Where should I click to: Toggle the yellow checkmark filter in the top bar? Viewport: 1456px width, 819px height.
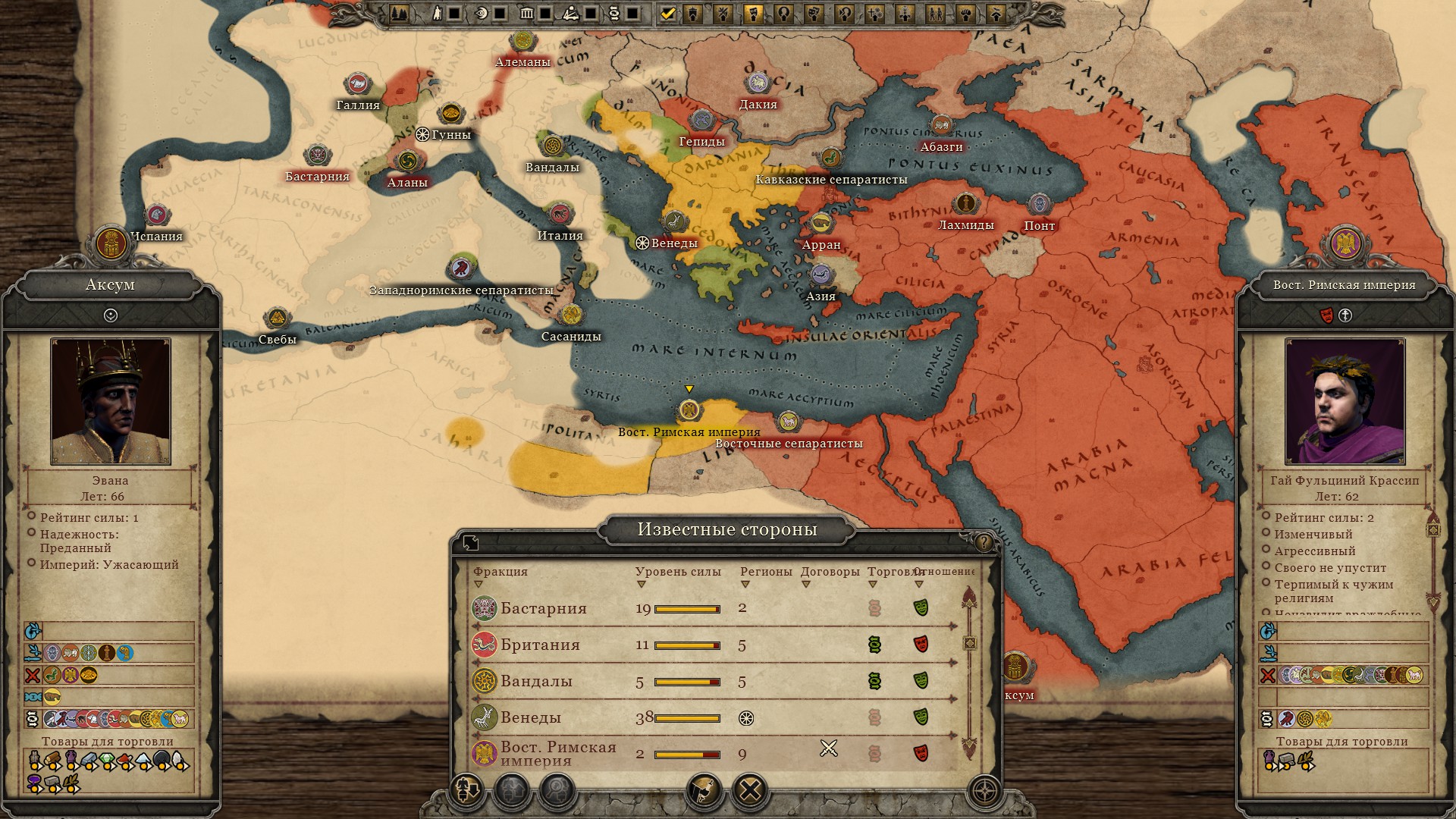tap(667, 14)
